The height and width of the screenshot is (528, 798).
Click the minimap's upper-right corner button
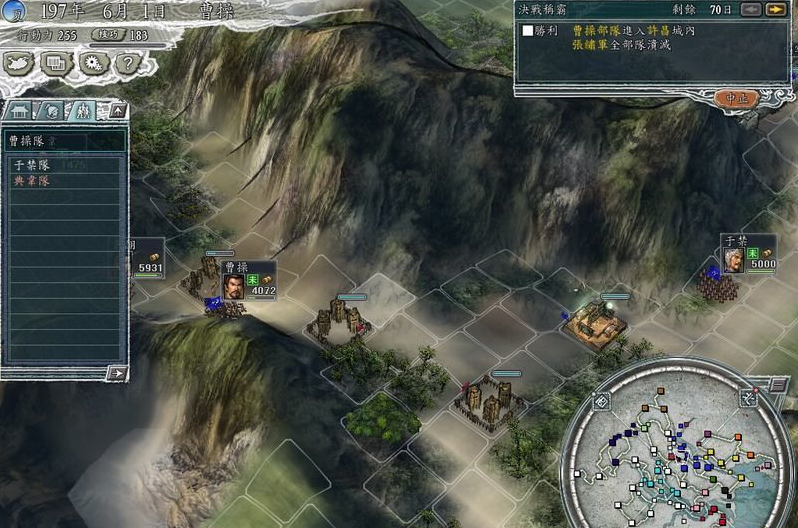pos(748,397)
